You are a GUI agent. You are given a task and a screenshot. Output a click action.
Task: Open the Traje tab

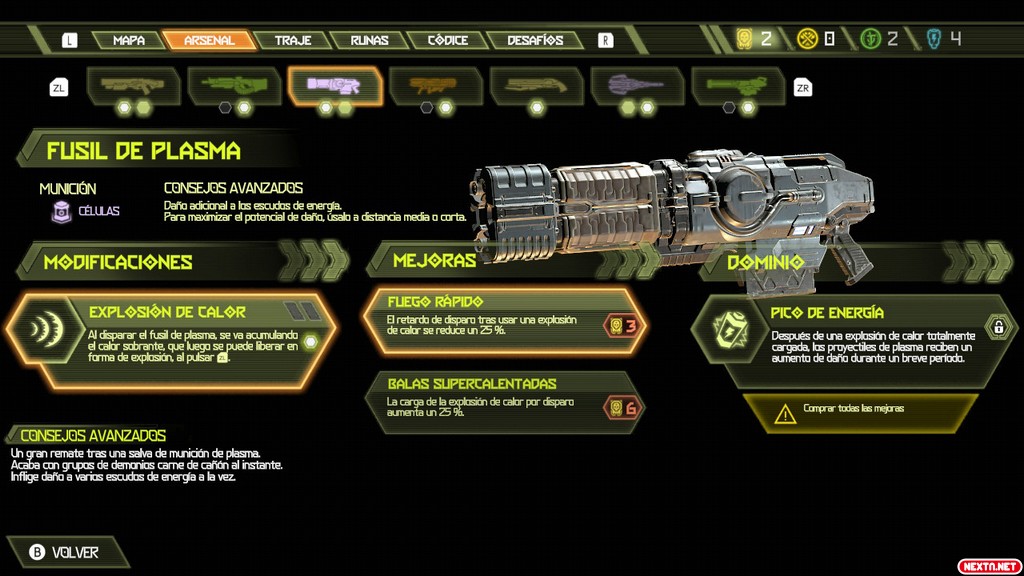coord(292,40)
